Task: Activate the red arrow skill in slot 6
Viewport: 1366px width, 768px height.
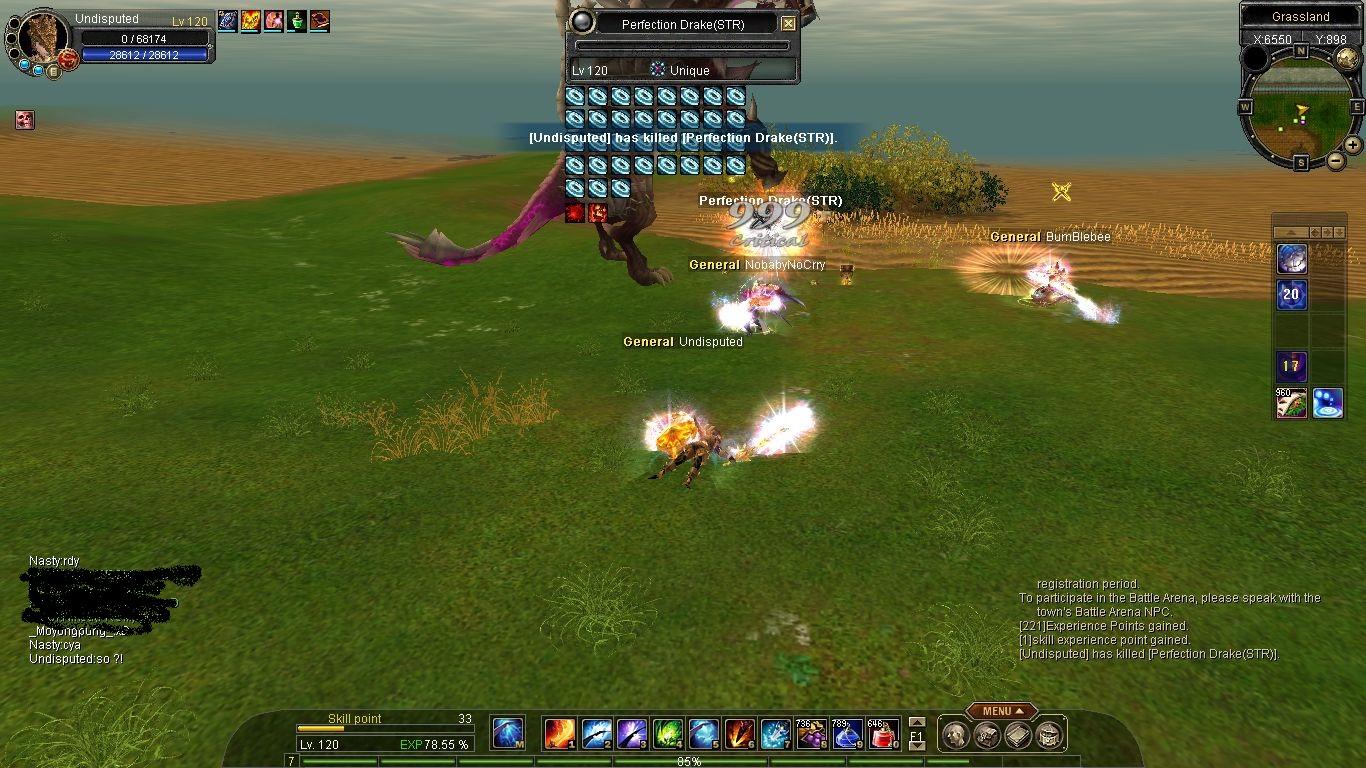Action: [x=739, y=735]
